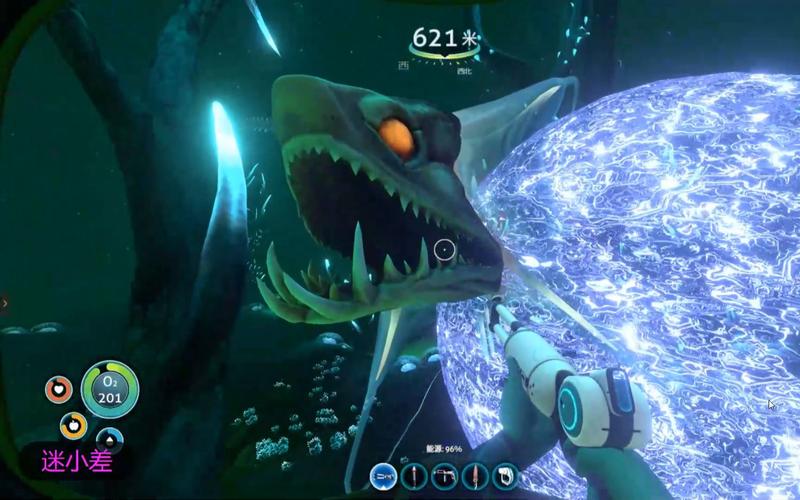Pick the red flare stick hotbar slot
The height and width of the screenshot is (500, 800).
point(414,477)
